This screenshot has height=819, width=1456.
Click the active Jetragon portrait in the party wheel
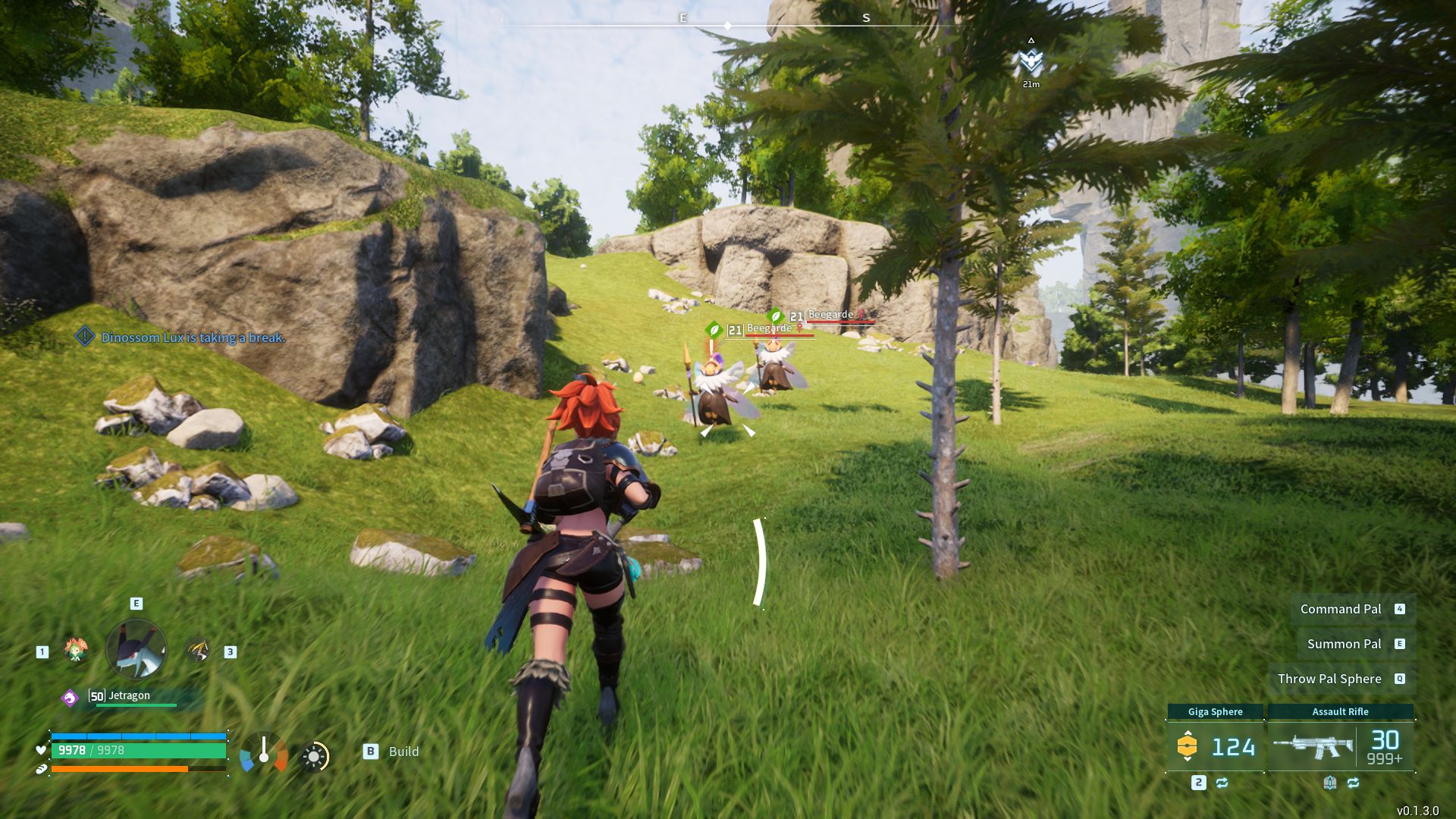(136, 651)
